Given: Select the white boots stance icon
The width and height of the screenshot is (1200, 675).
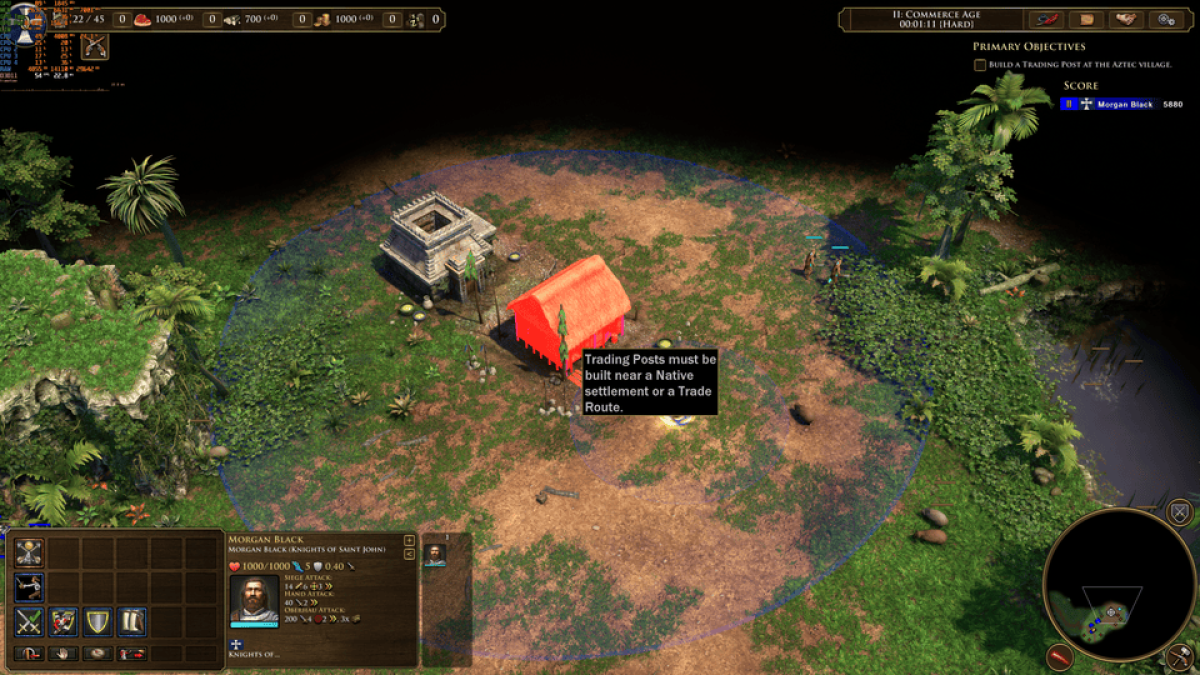Looking at the screenshot, I should click(132, 621).
